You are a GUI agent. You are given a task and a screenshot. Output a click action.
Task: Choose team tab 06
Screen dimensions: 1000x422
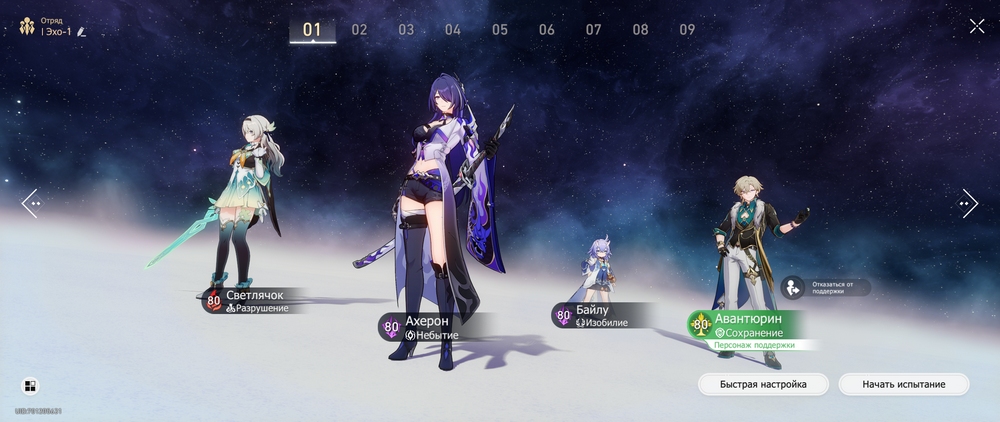coord(547,30)
